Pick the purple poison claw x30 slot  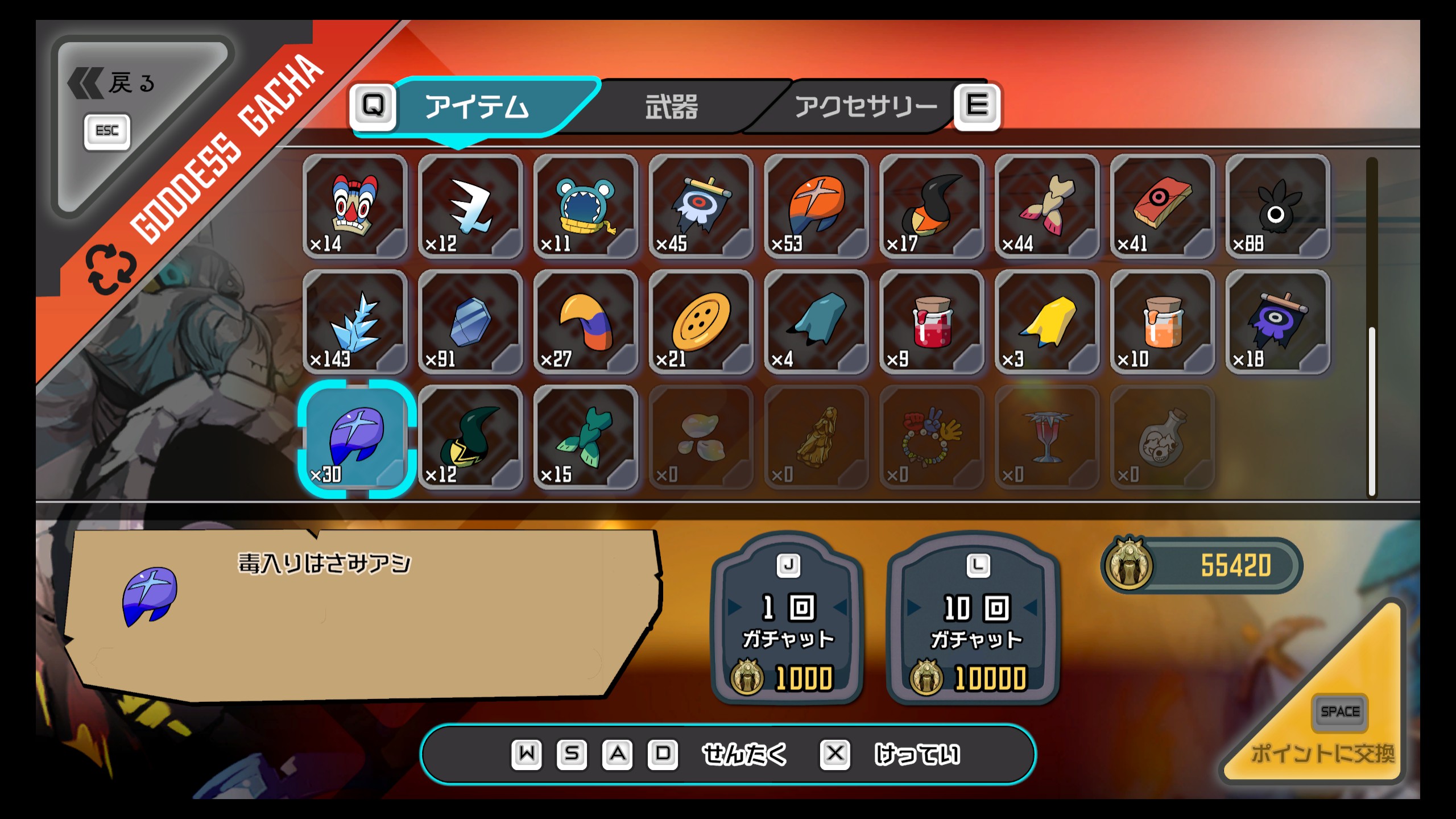[356, 438]
